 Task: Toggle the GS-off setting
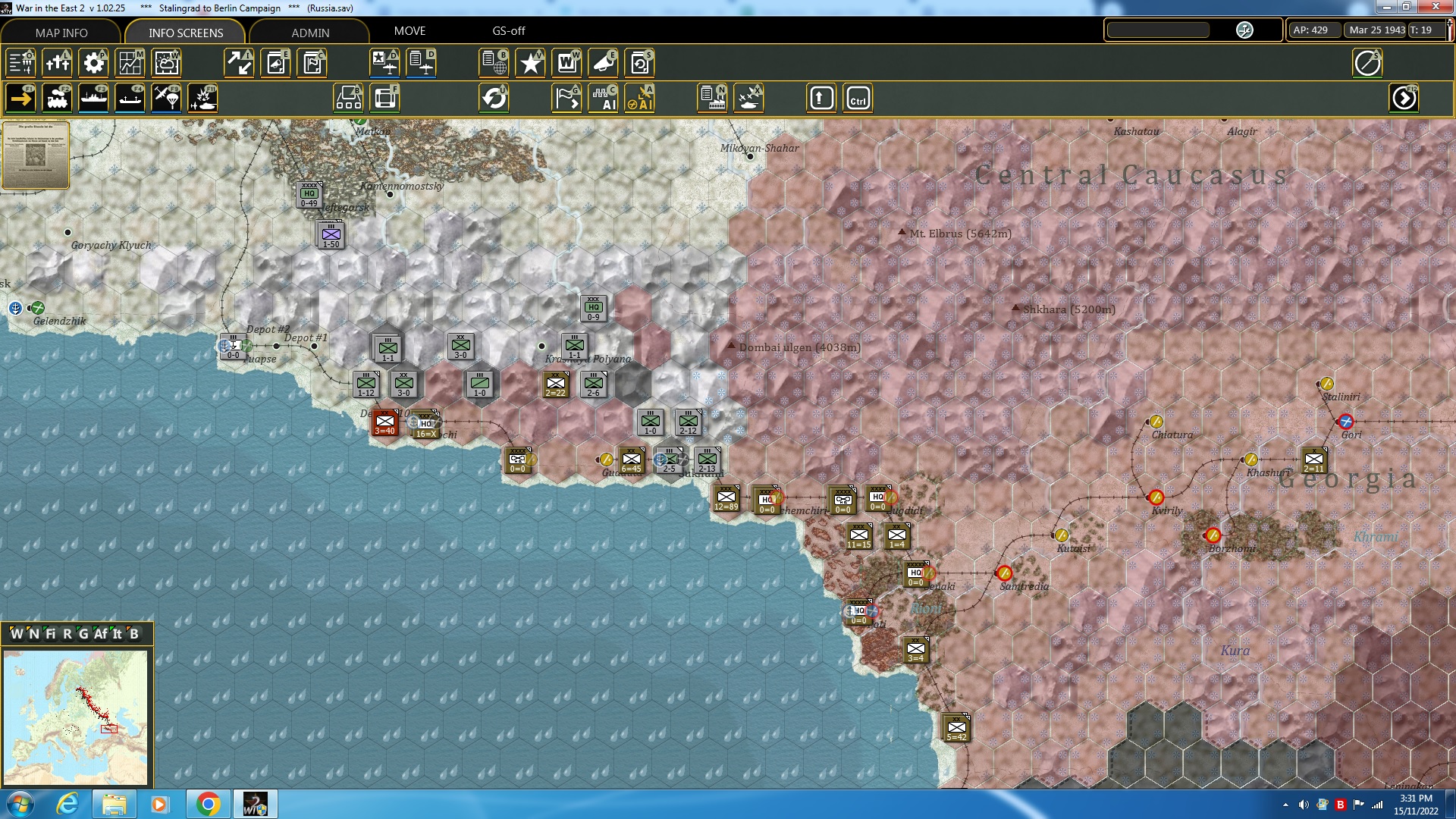click(507, 31)
